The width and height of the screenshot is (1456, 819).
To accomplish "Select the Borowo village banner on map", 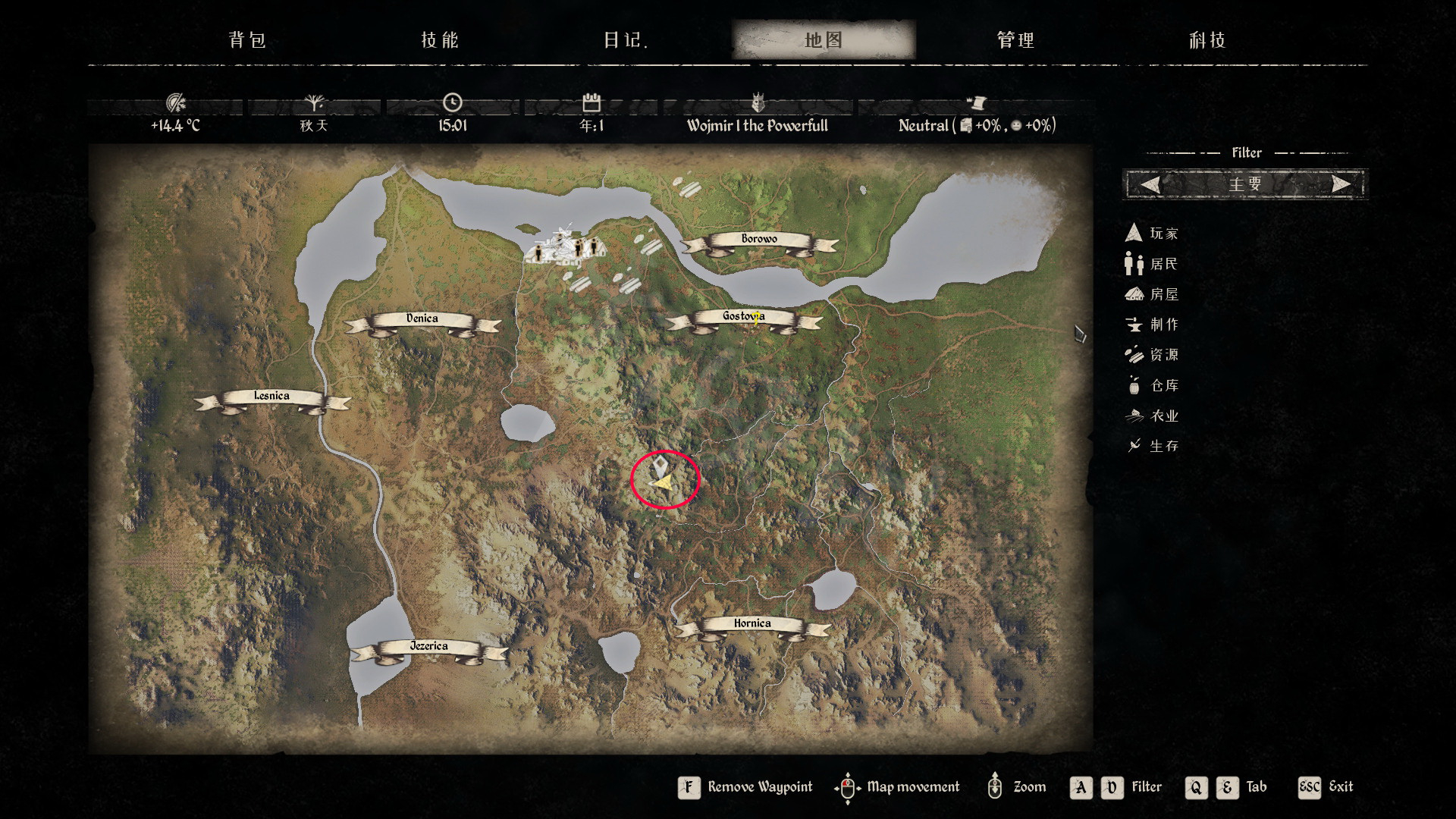I will click(759, 240).
